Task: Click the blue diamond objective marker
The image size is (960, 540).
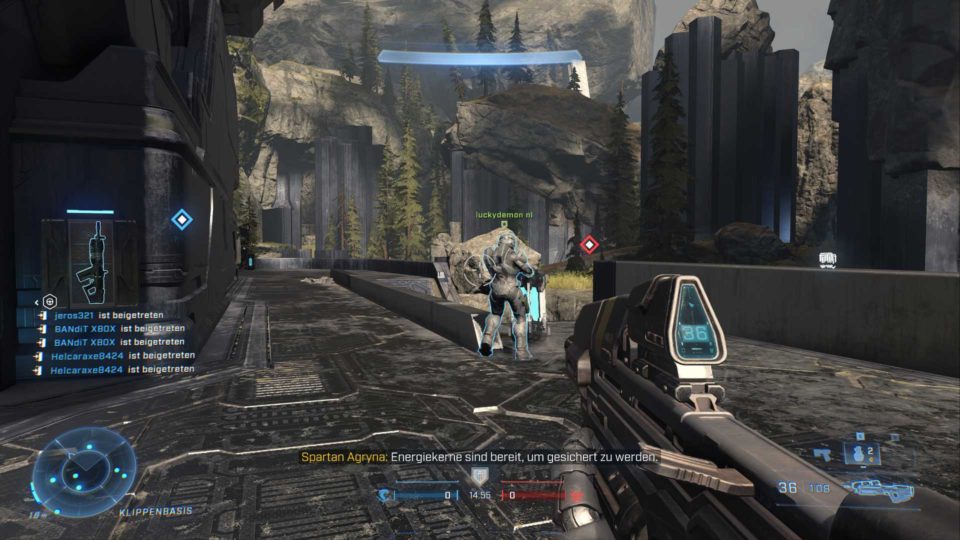Action: (181, 220)
